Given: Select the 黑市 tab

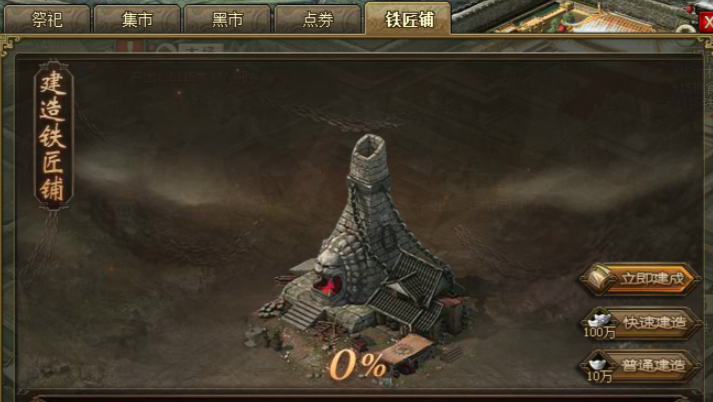Looking at the screenshot, I should pyautogui.click(x=227, y=19).
